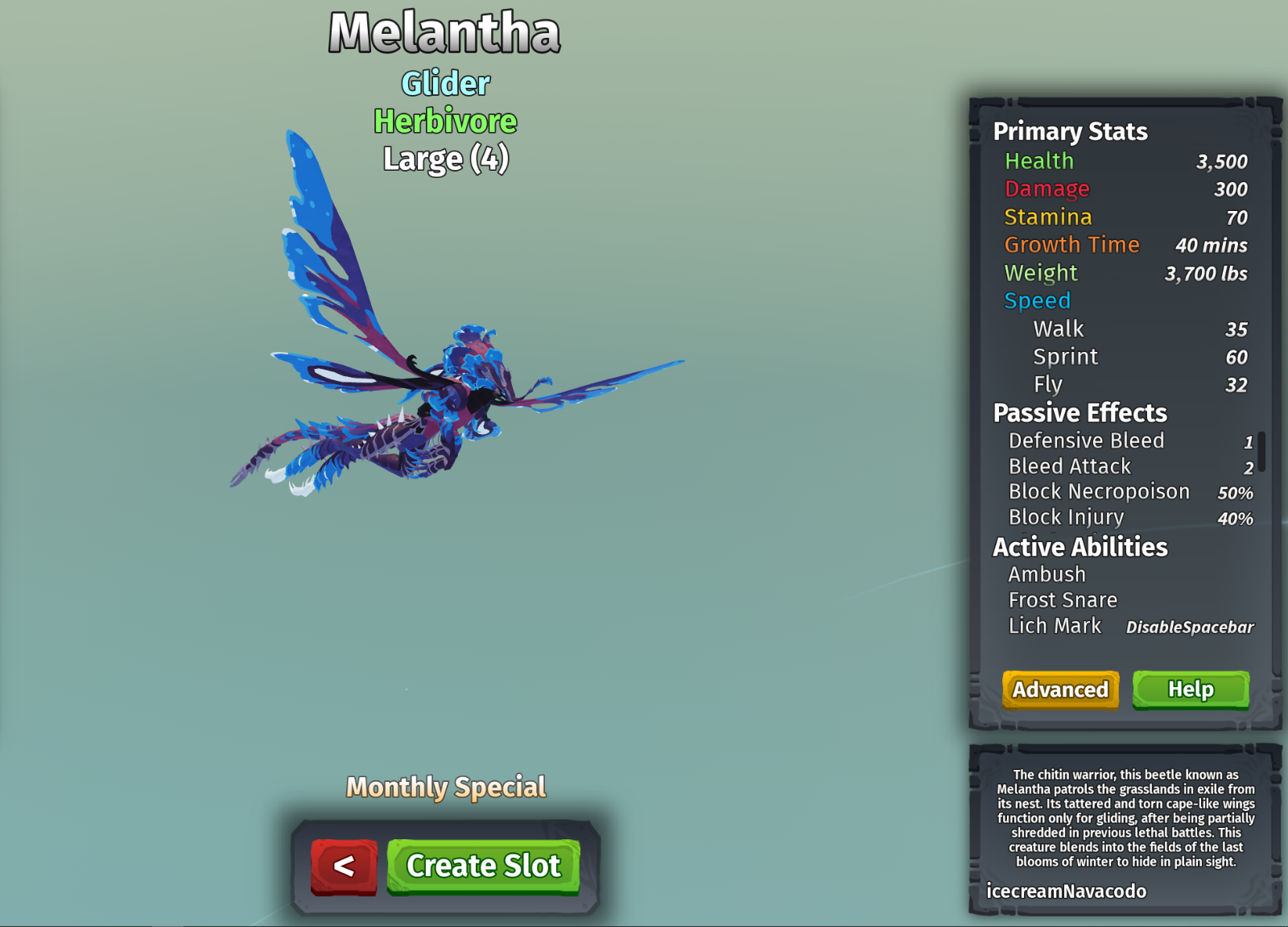1288x927 pixels.
Task: Go back with the red arrow button
Action: click(344, 867)
